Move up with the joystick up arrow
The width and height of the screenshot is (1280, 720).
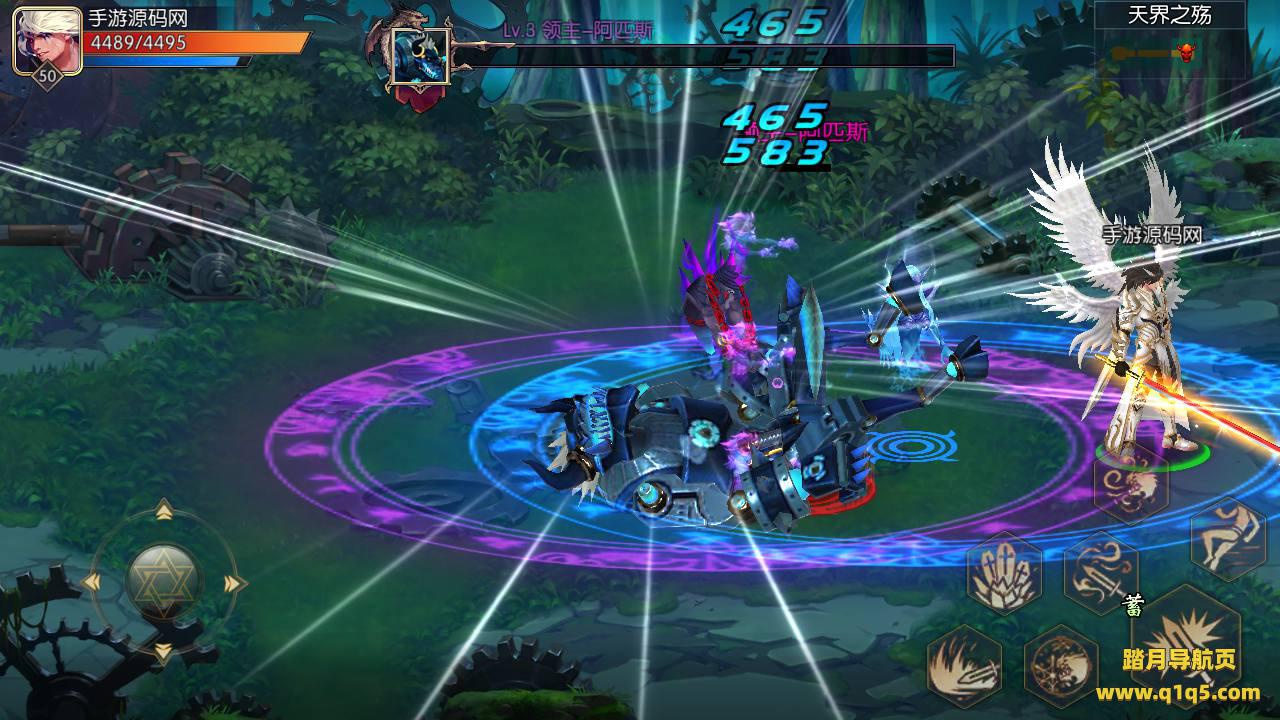(164, 512)
